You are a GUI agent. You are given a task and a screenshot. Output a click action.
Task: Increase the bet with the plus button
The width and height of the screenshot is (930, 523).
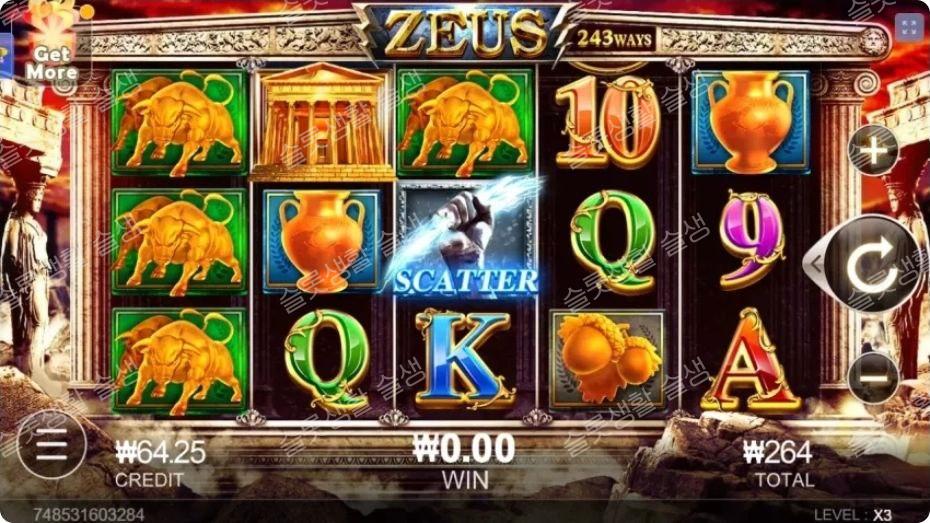pyautogui.click(x=873, y=152)
